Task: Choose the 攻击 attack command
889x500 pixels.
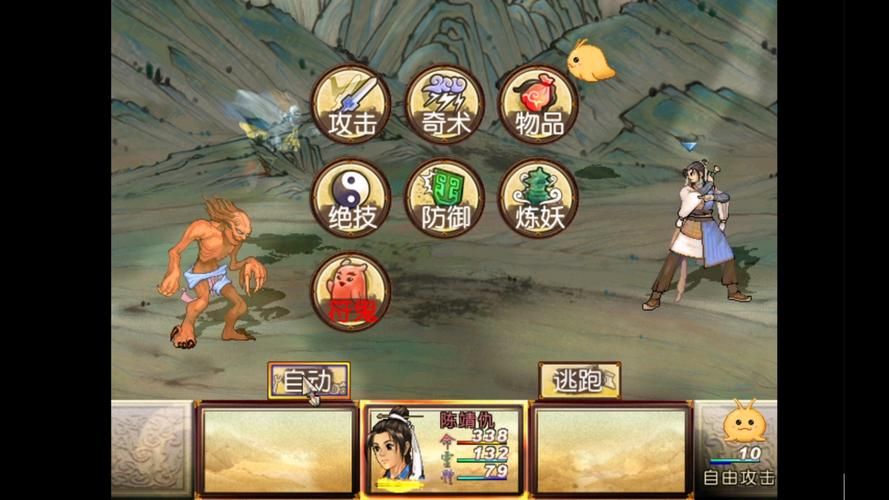Action: pos(350,103)
